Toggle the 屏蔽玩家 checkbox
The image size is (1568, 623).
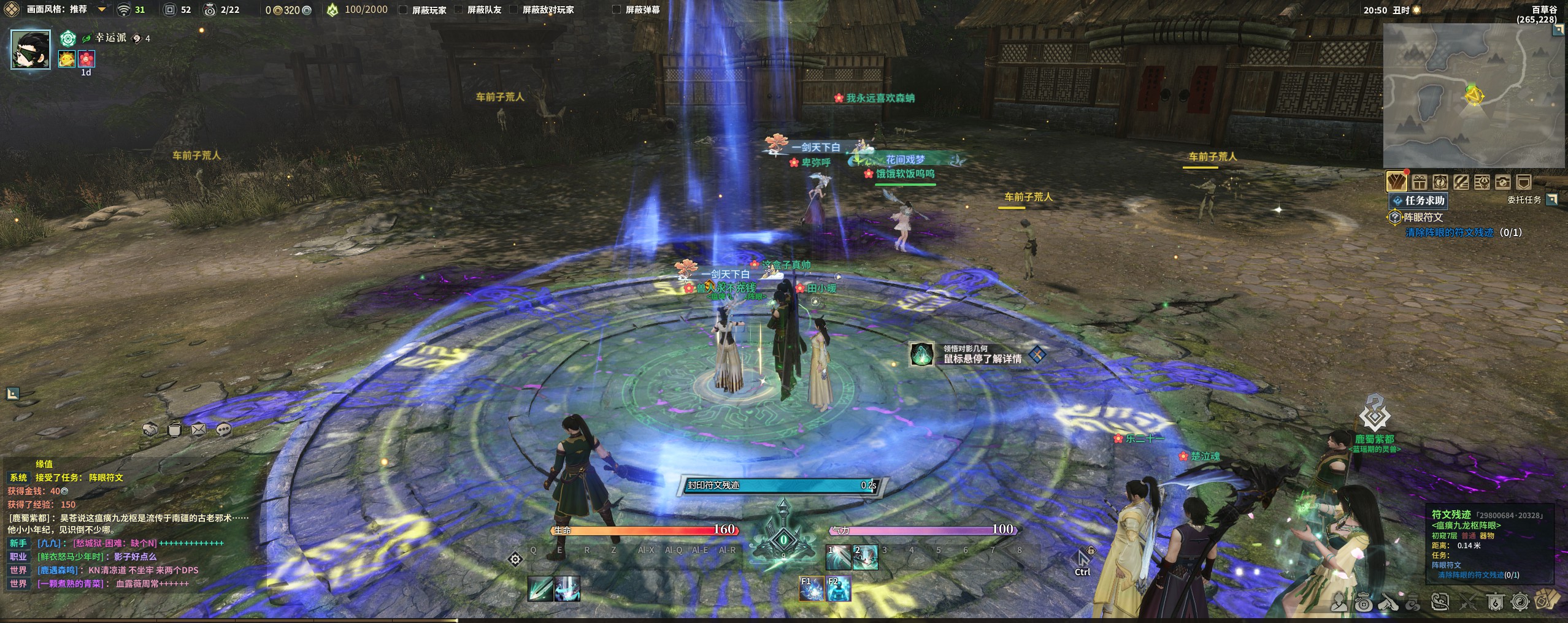click(x=403, y=10)
